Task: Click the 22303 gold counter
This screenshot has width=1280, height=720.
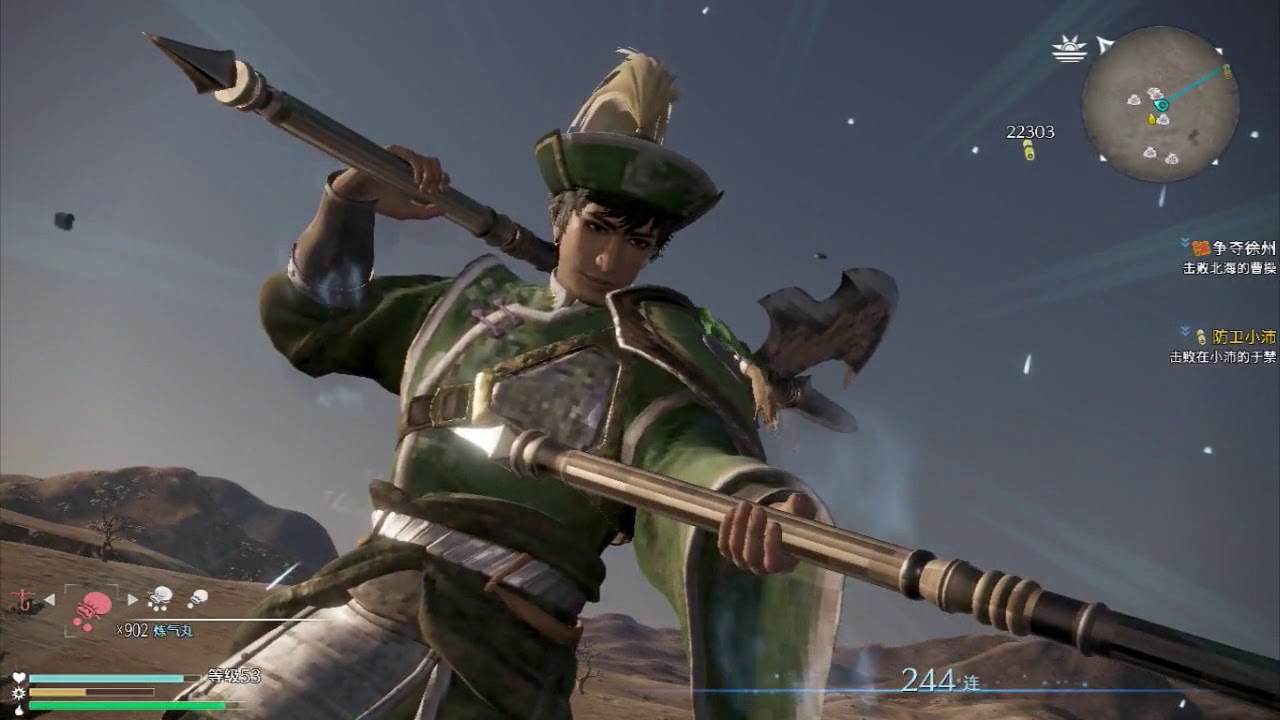Action: point(1030,131)
